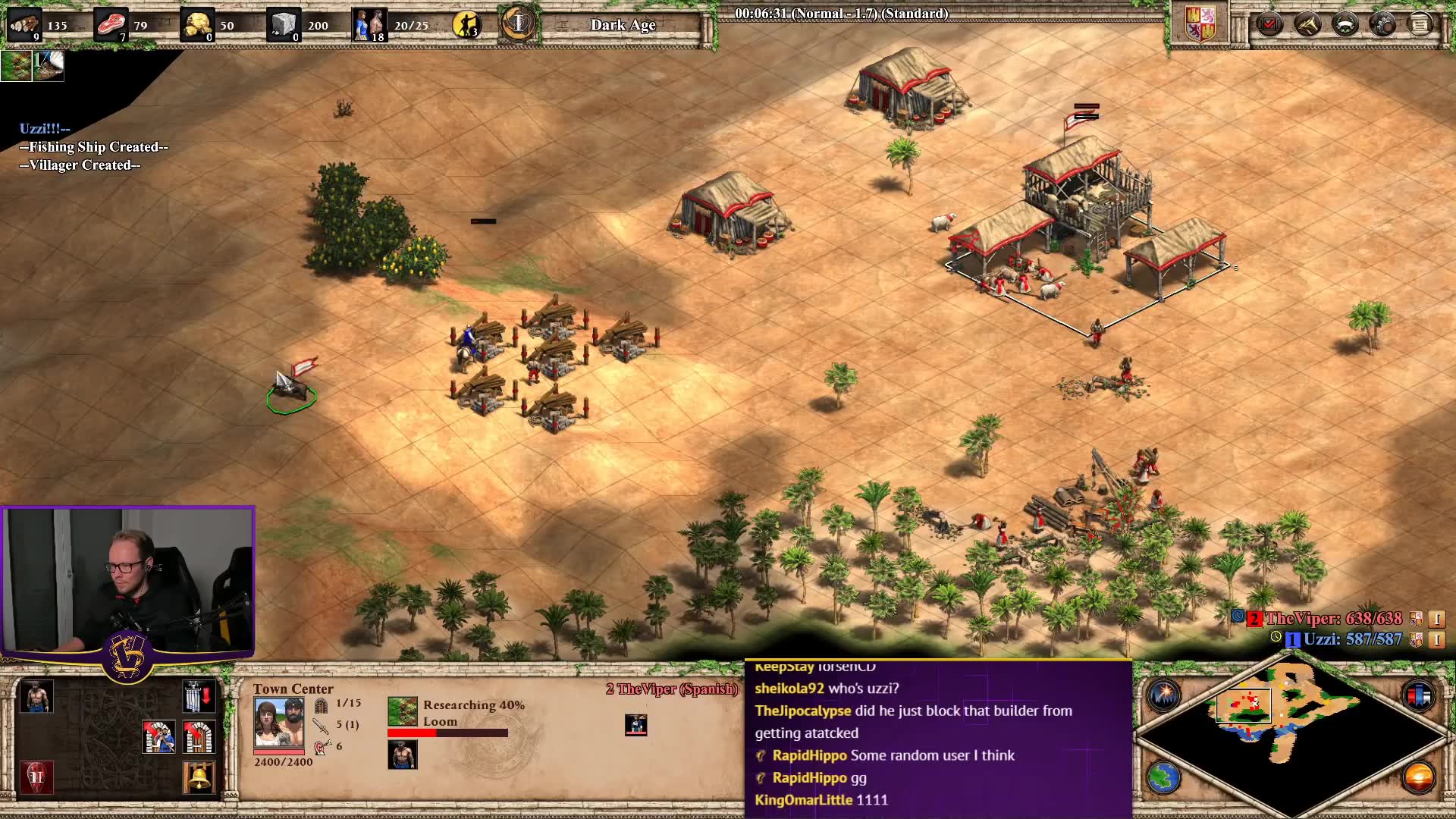Viewport: 1456px width, 819px height.
Task: Cancel the Loom research in progress
Action: (x=402, y=711)
